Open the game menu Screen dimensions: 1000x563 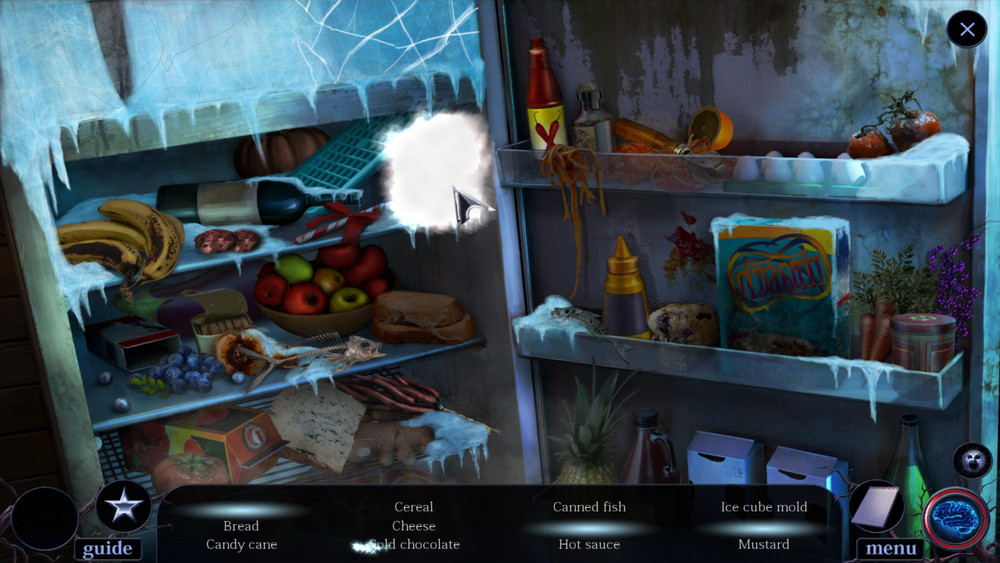click(891, 548)
